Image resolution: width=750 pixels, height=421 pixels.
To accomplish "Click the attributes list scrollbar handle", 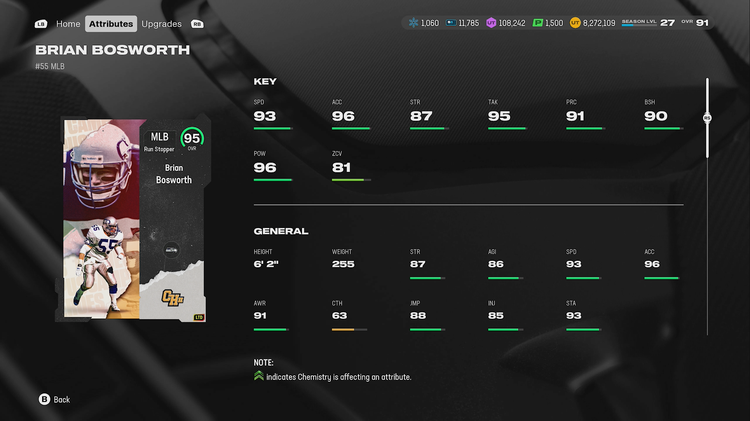I will pyautogui.click(x=707, y=117).
